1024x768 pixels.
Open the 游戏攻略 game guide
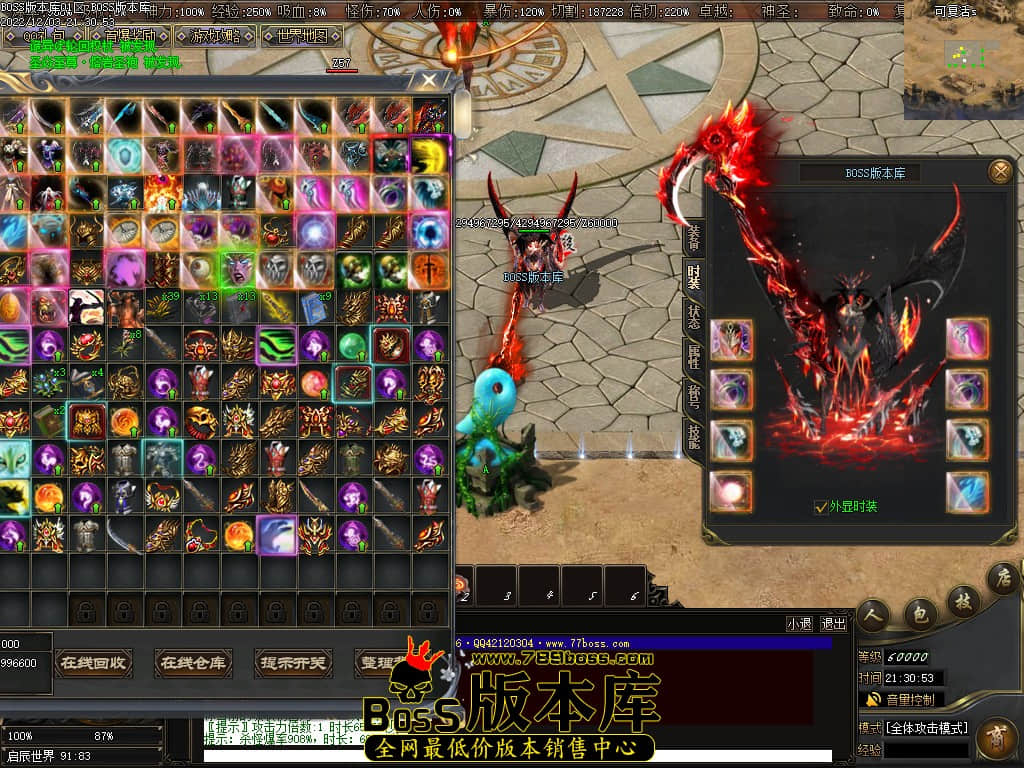click(215, 37)
